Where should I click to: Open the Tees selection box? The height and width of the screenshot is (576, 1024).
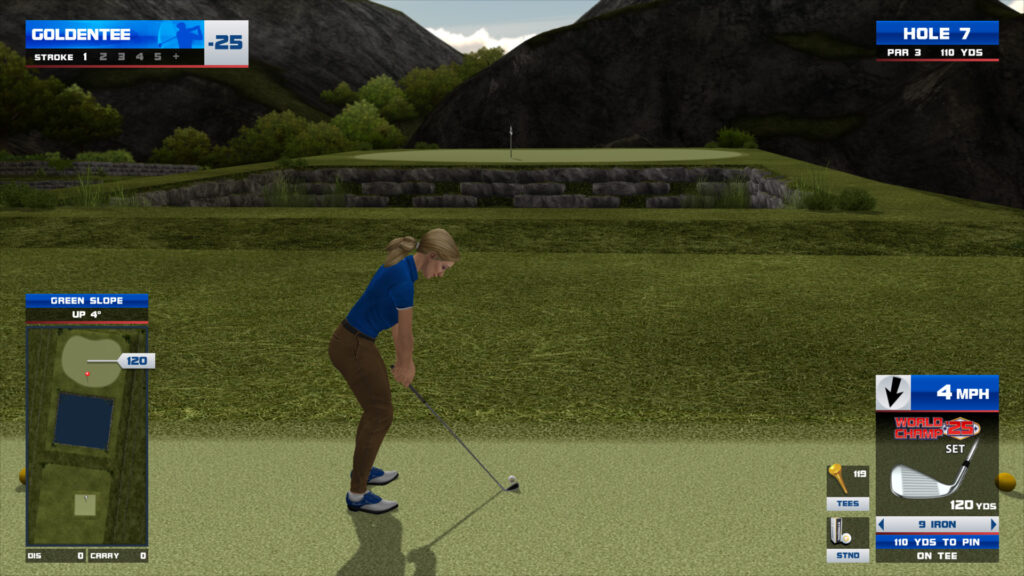point(847,487)
